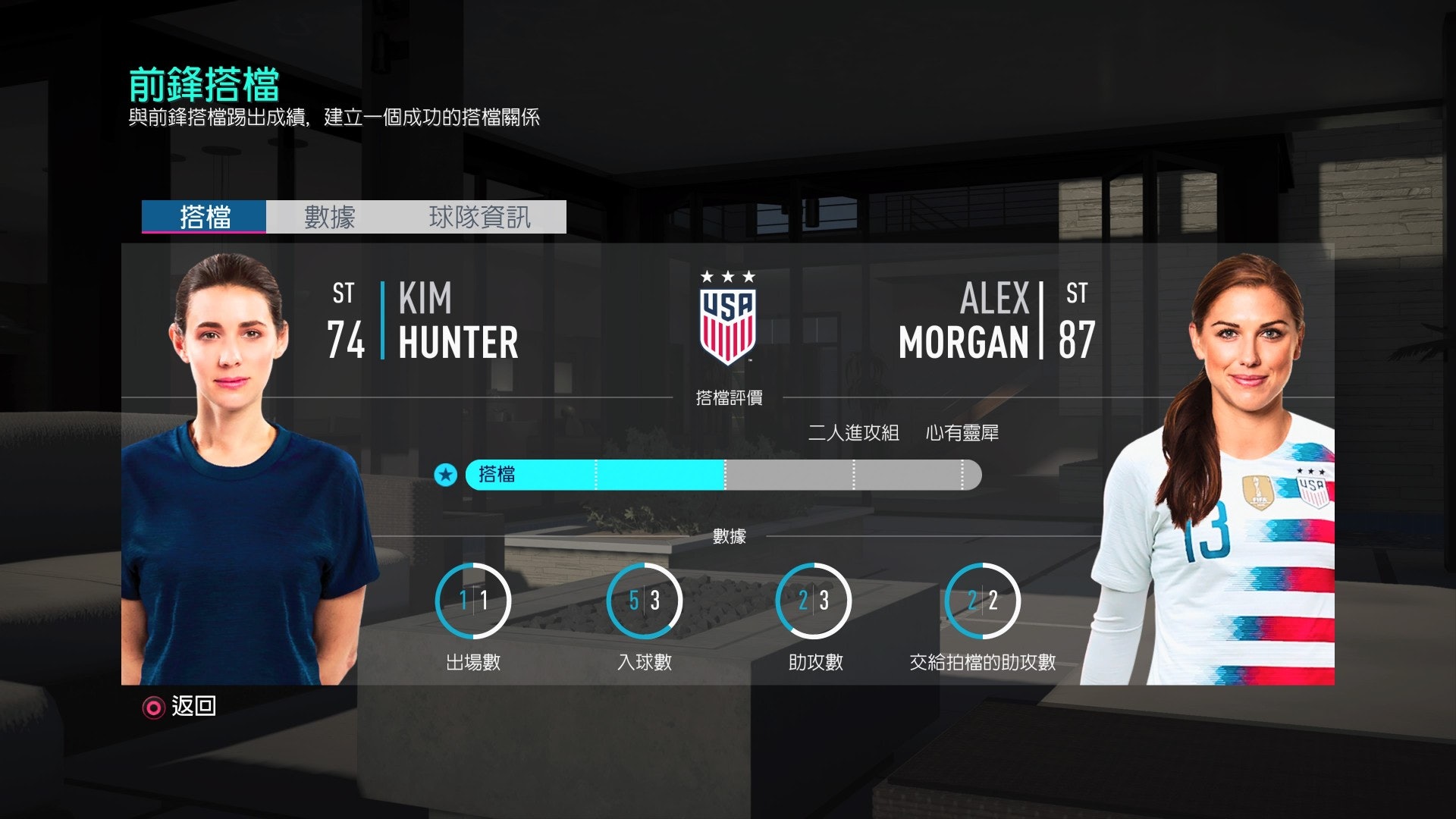The width and height of the screenshot is (1456, 819).
Task: Click the 入球數 goals stat circle
Action: click(x=644, y=599)
